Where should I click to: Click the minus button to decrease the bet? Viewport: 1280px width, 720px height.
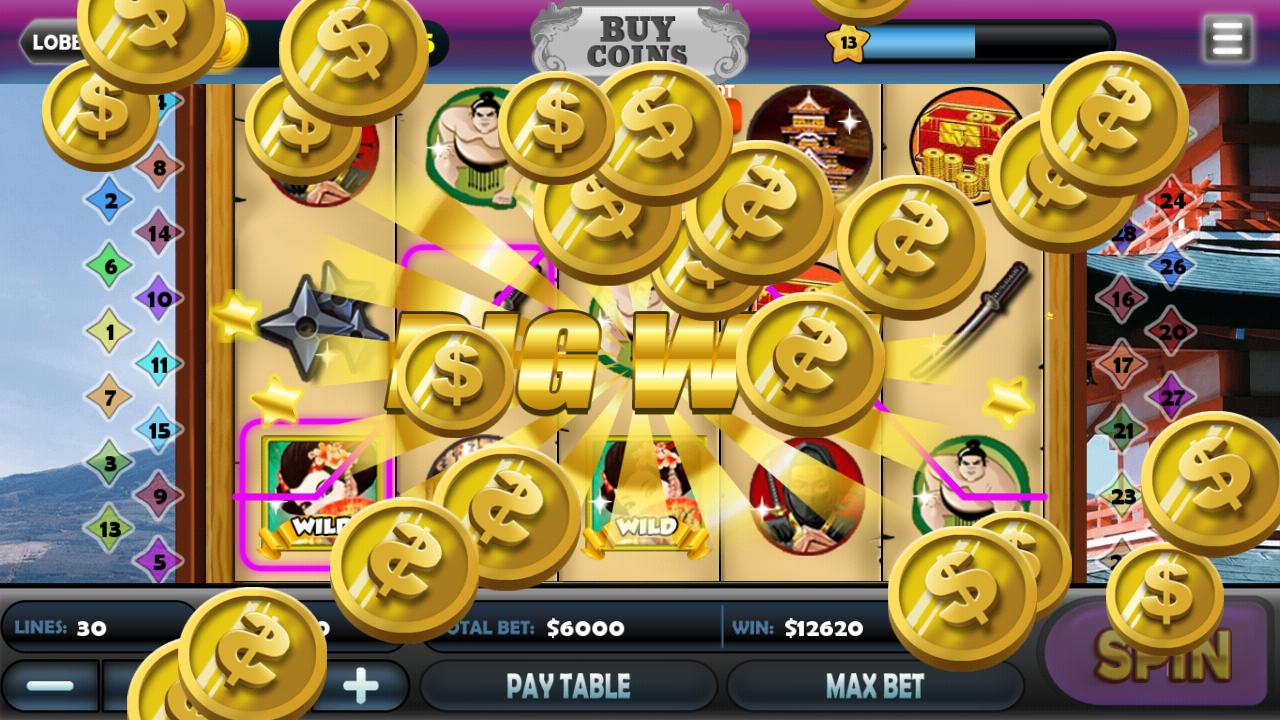coord(52,684)
